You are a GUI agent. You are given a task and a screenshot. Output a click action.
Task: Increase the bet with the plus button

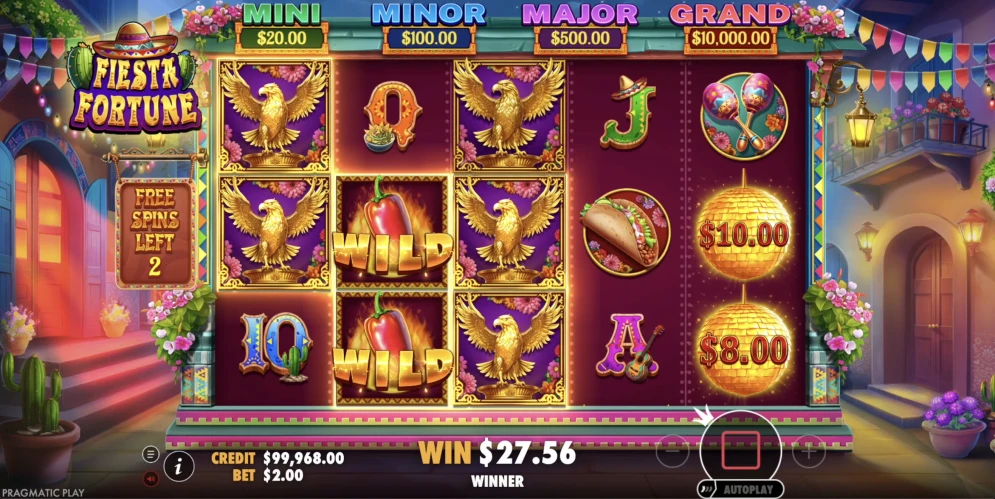(808, 452)
